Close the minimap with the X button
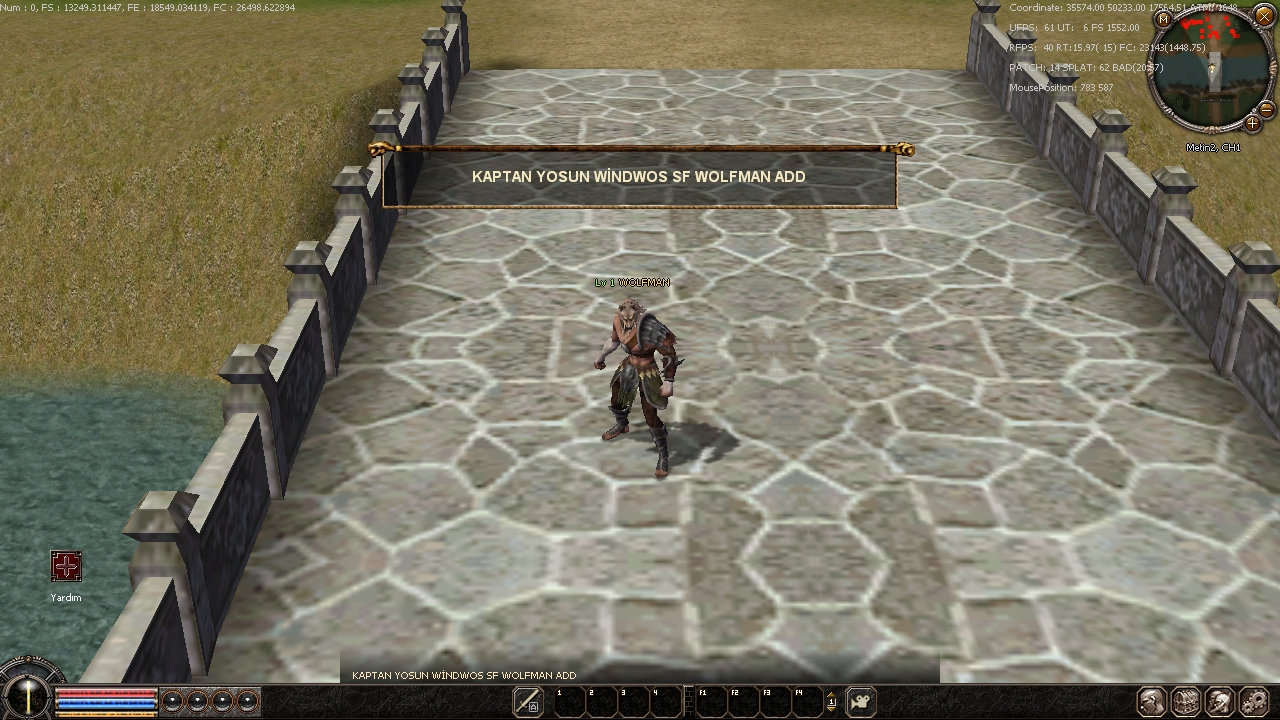The width and height of the screenshot is (1280, 720). pyautogui.click(x=1264, y=17)
